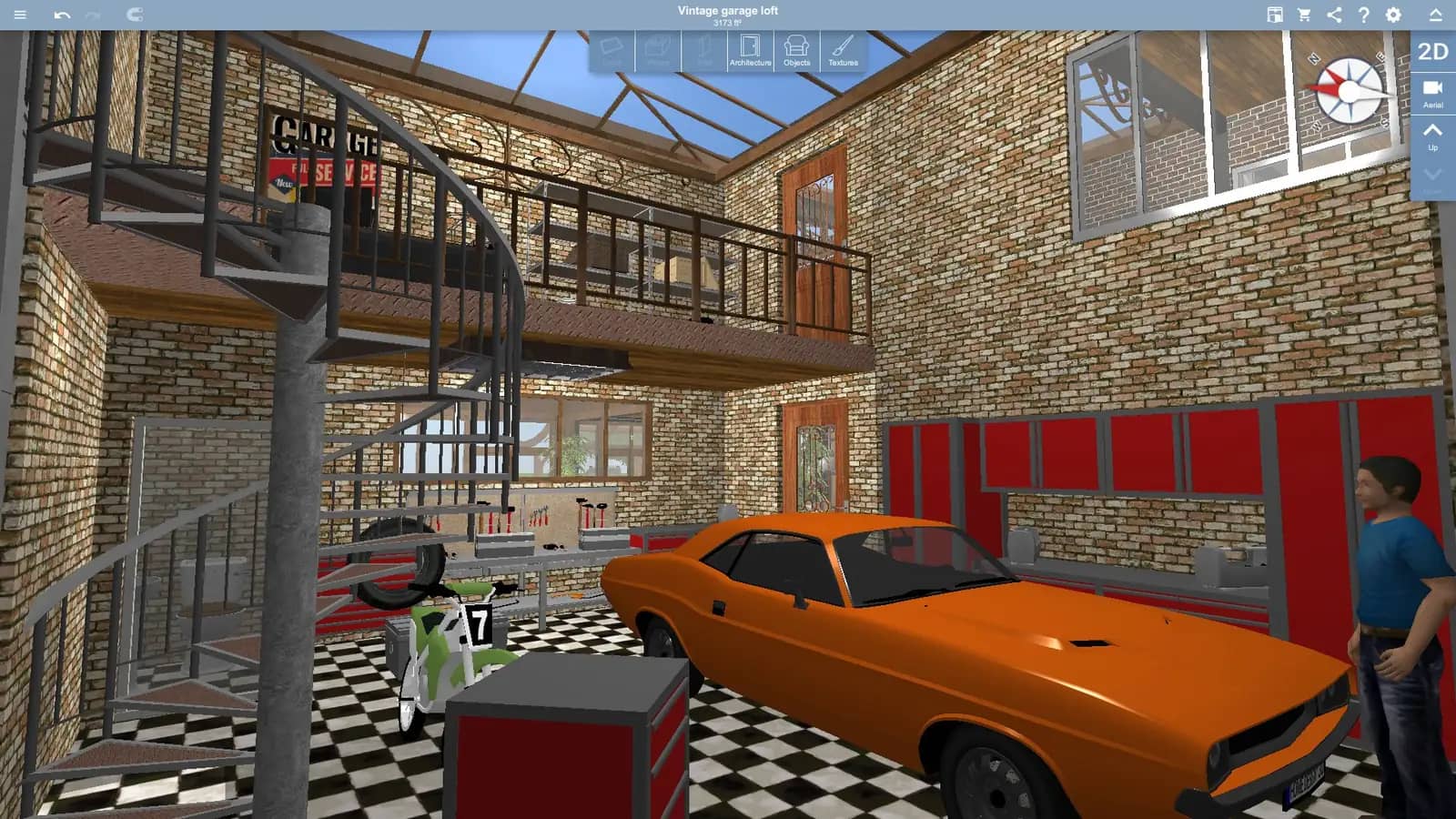Viewport: 1456px width, 819px height.
Task: Open the Help question mark menu
Action: pos(1361,14)
